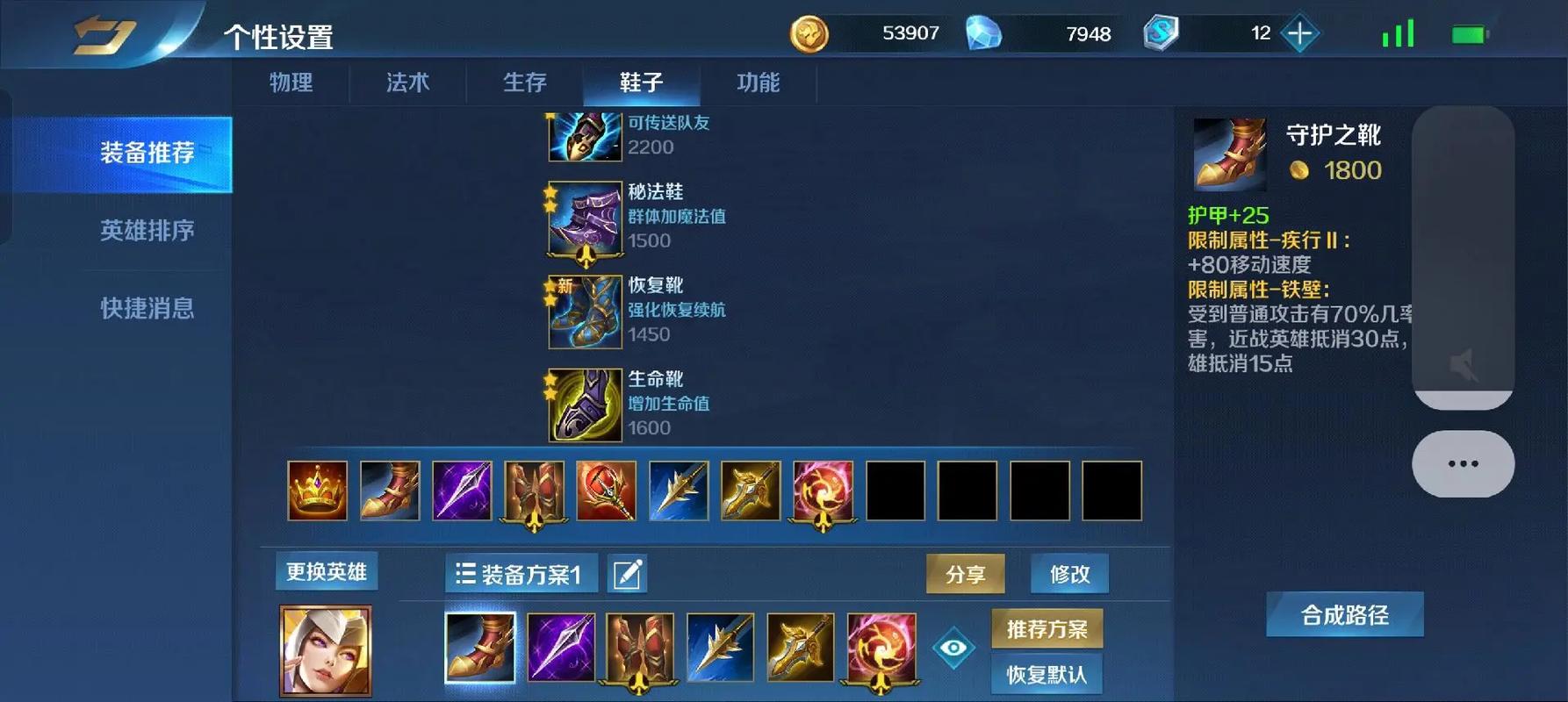Click the 合成路径 button
The image size is (1568, 702).
(1344, 614)
